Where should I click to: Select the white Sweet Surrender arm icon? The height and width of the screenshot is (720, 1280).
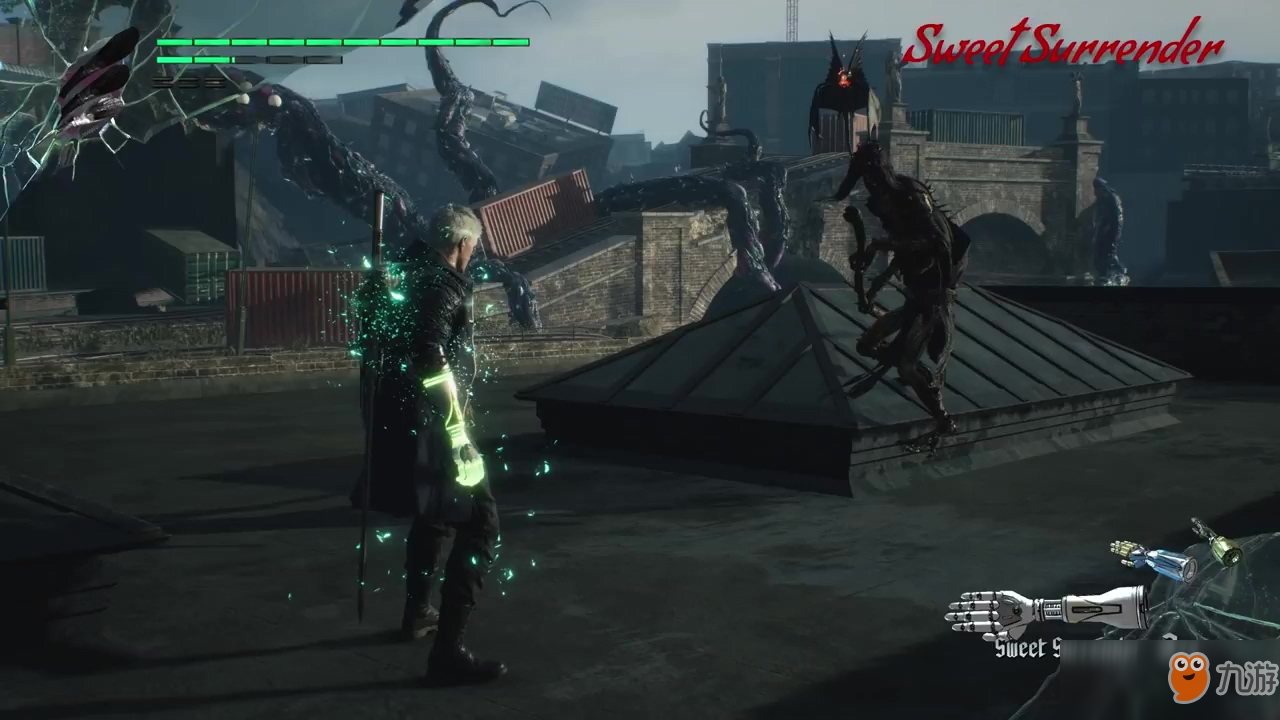(1045, 607)
